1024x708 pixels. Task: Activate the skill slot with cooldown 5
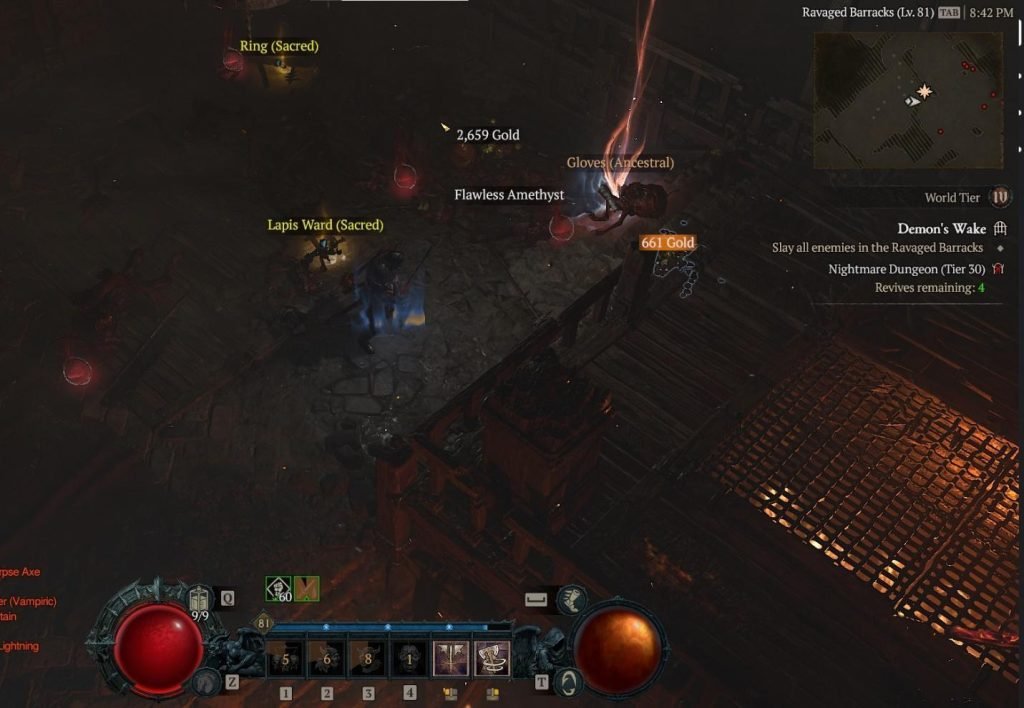pyautogui.click(x=286, y=660)
